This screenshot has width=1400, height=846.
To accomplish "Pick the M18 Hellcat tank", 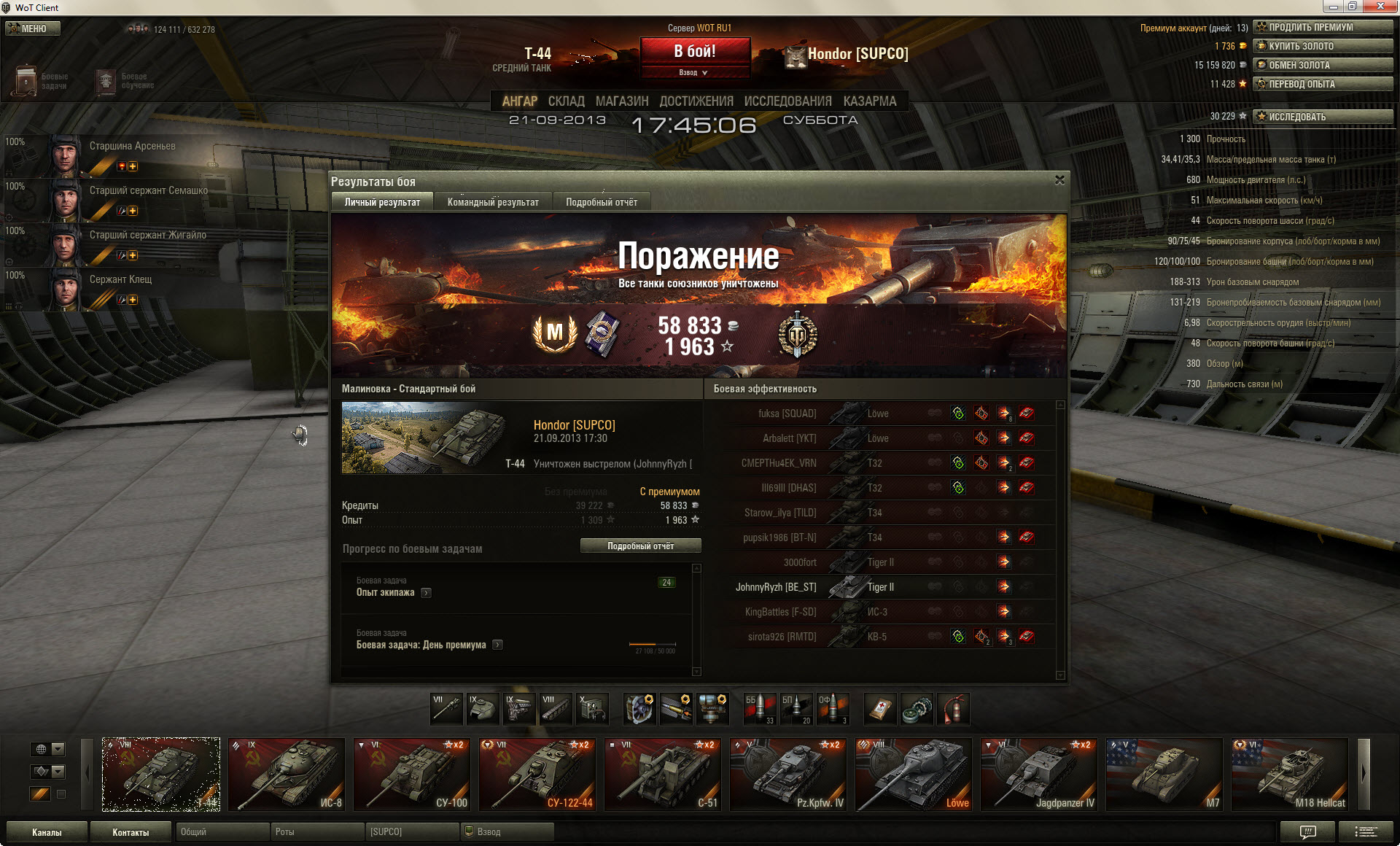I will pos(1289,775).
